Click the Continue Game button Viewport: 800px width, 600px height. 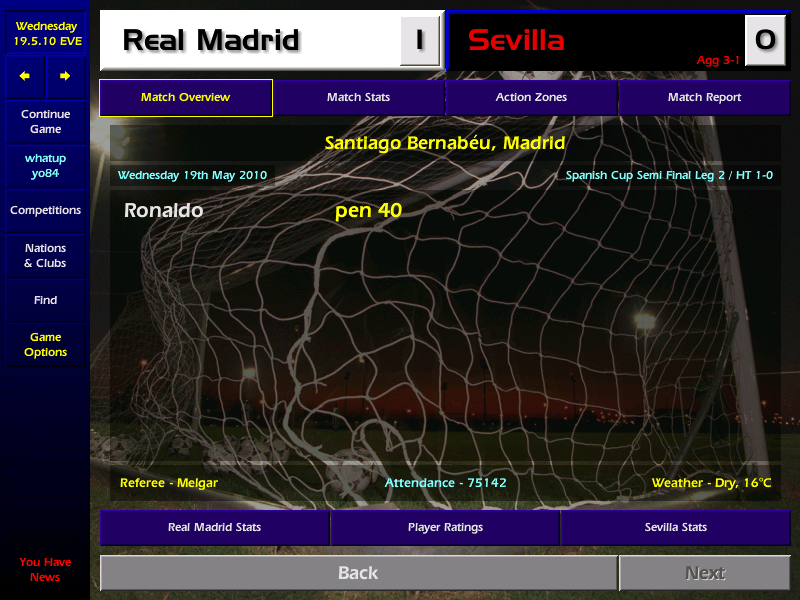45,122
